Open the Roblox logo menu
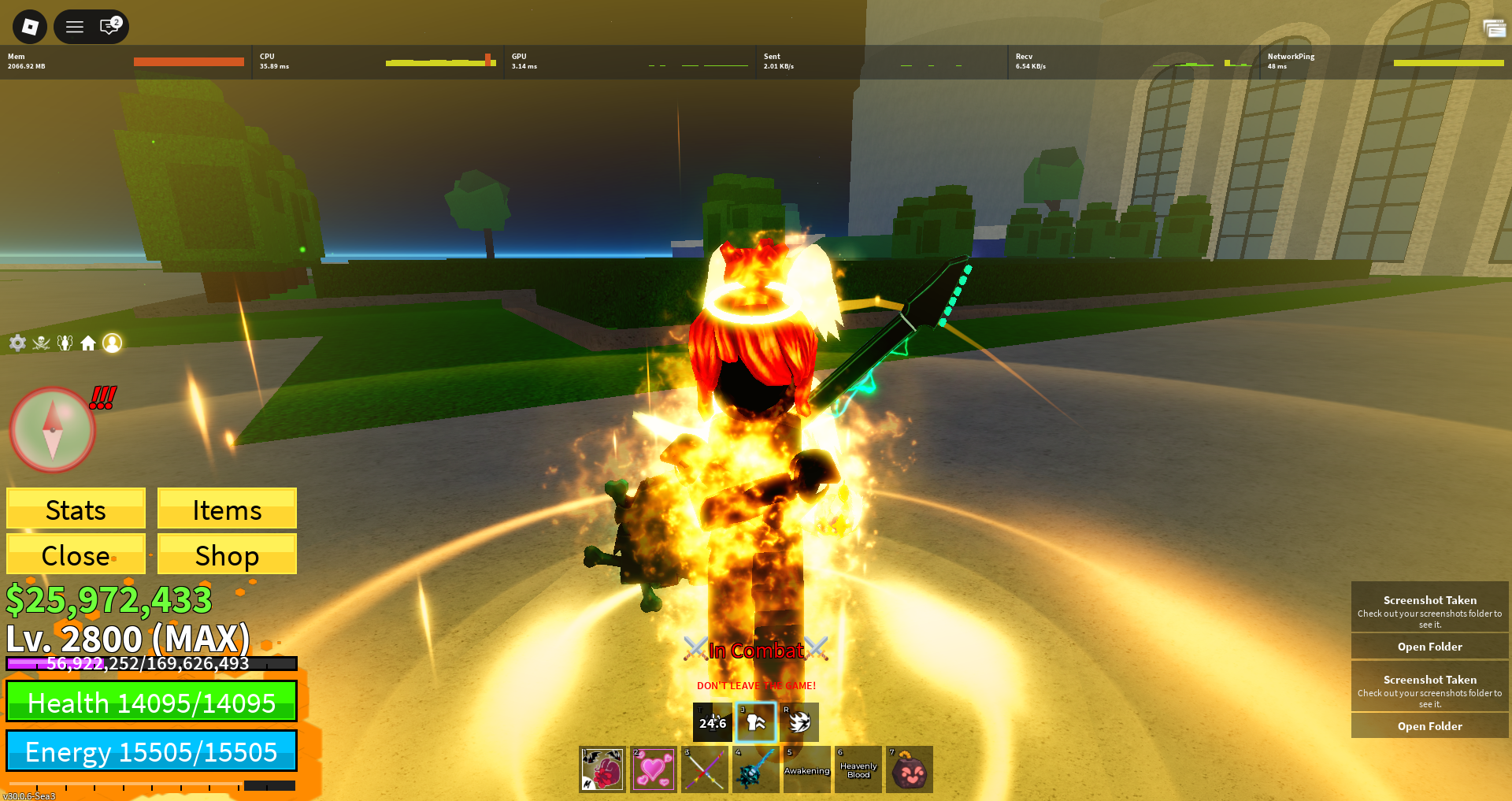The width and height of the screenshot is (1512, 801). 30,27
